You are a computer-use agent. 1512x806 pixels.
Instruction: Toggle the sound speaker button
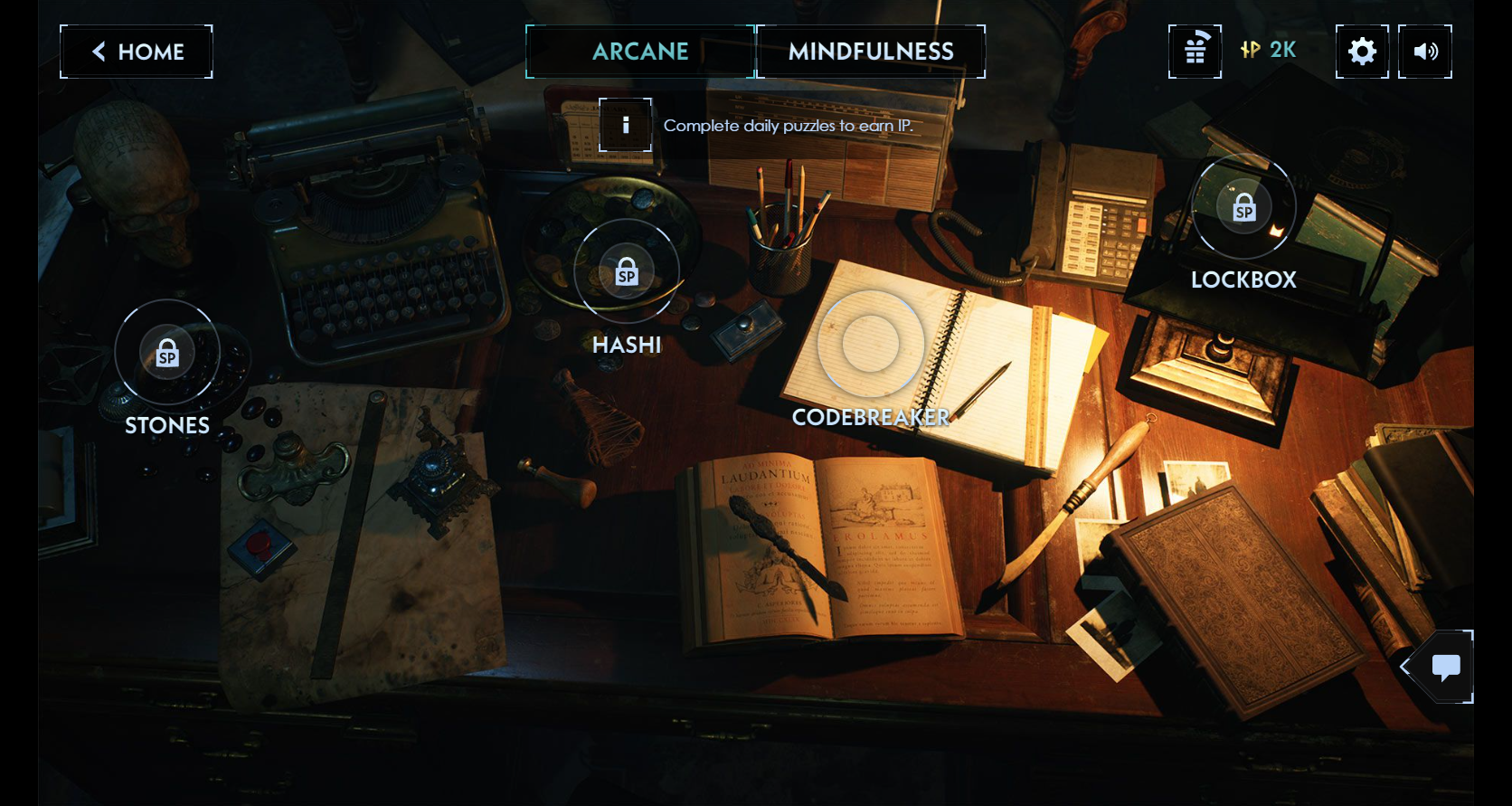tap(1425, 52)
